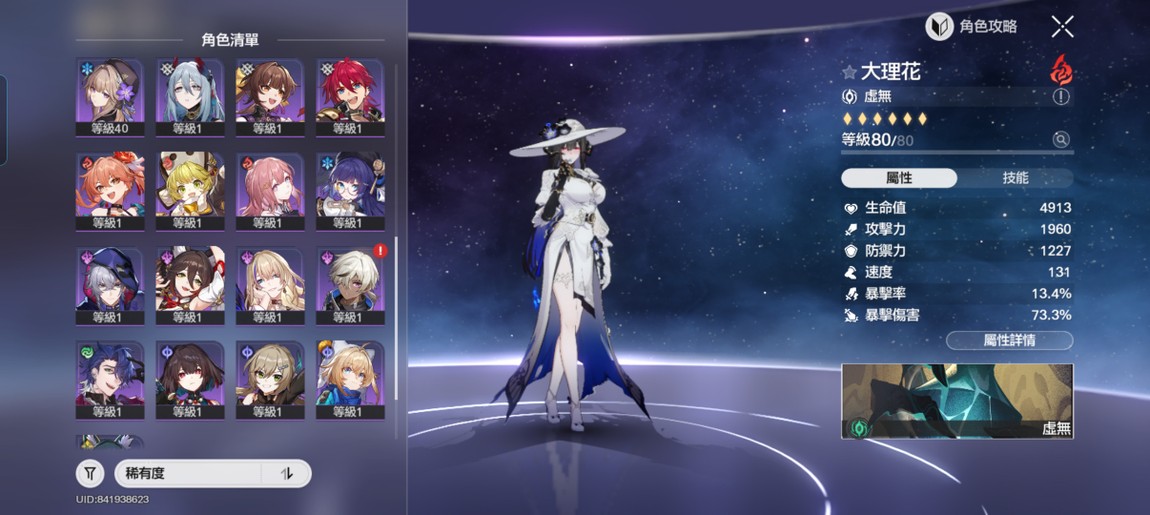Pick the purple-haired character wearing glasses
The image size is (1150, 515).
[x=350, y=190]
